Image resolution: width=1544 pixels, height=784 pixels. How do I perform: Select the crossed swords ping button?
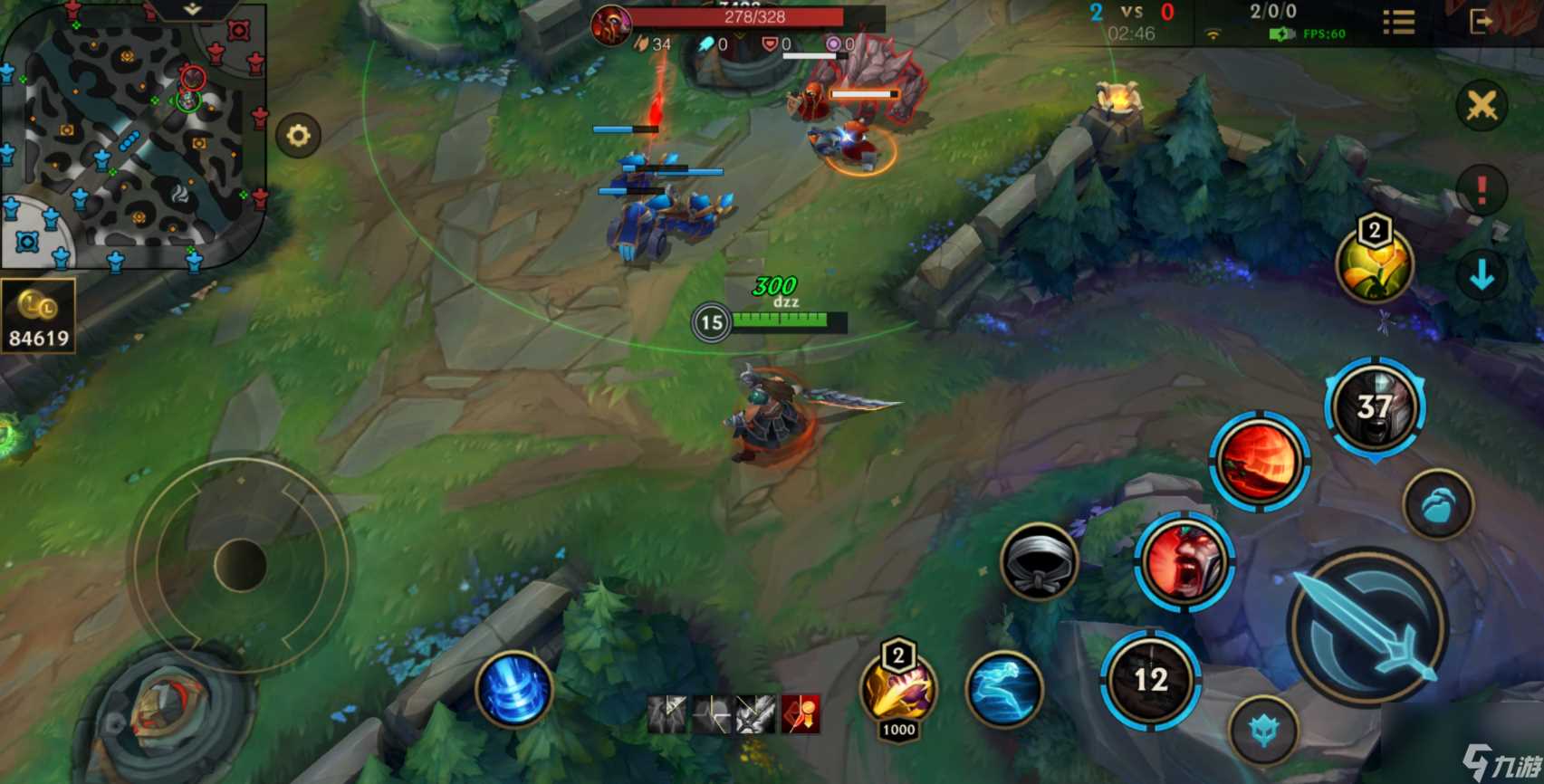pos(1482,106)
